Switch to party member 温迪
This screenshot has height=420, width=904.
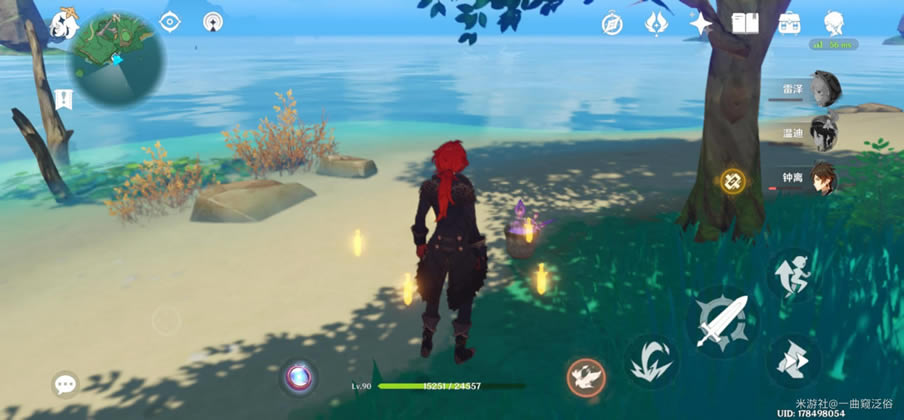823,132
